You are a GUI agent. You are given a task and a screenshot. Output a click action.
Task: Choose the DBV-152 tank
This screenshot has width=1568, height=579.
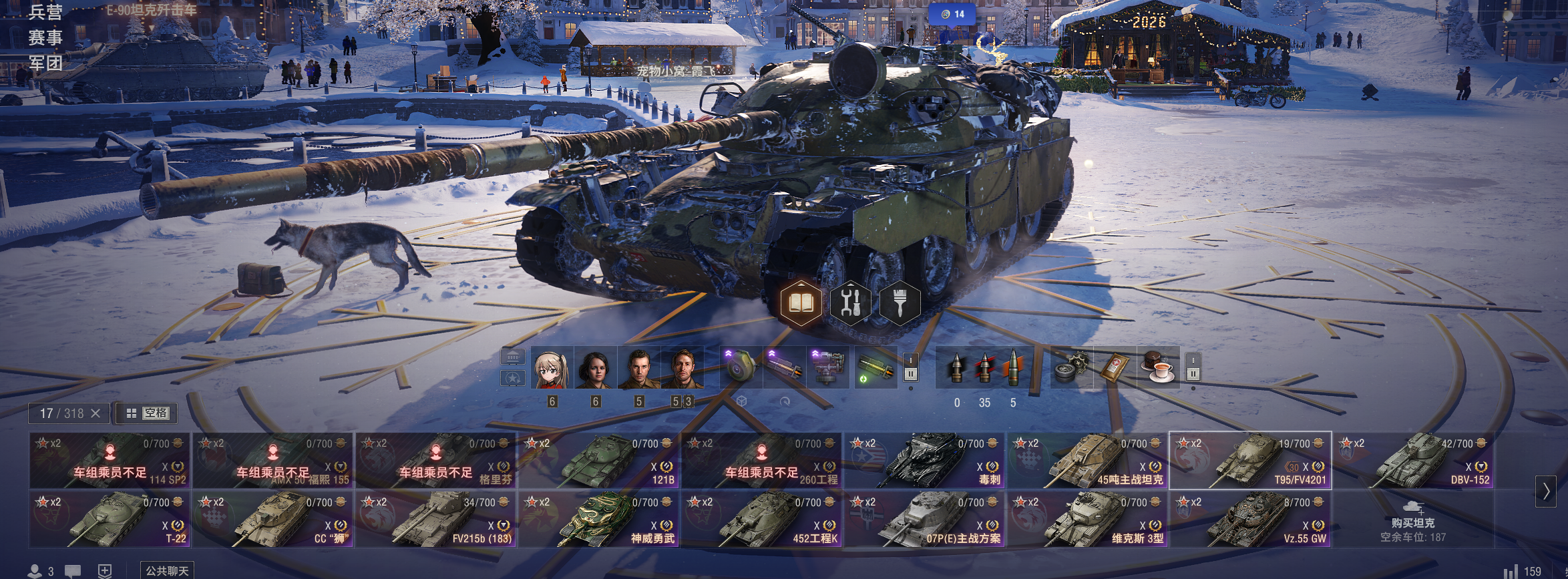point(1414,461)
